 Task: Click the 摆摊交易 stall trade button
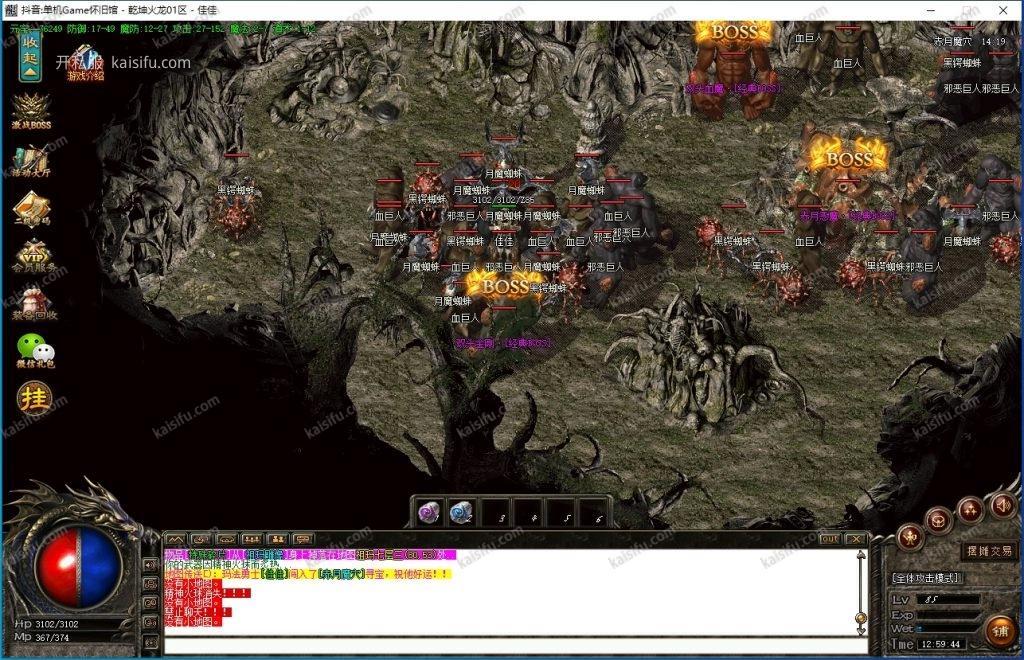click(x=986, y=551)
